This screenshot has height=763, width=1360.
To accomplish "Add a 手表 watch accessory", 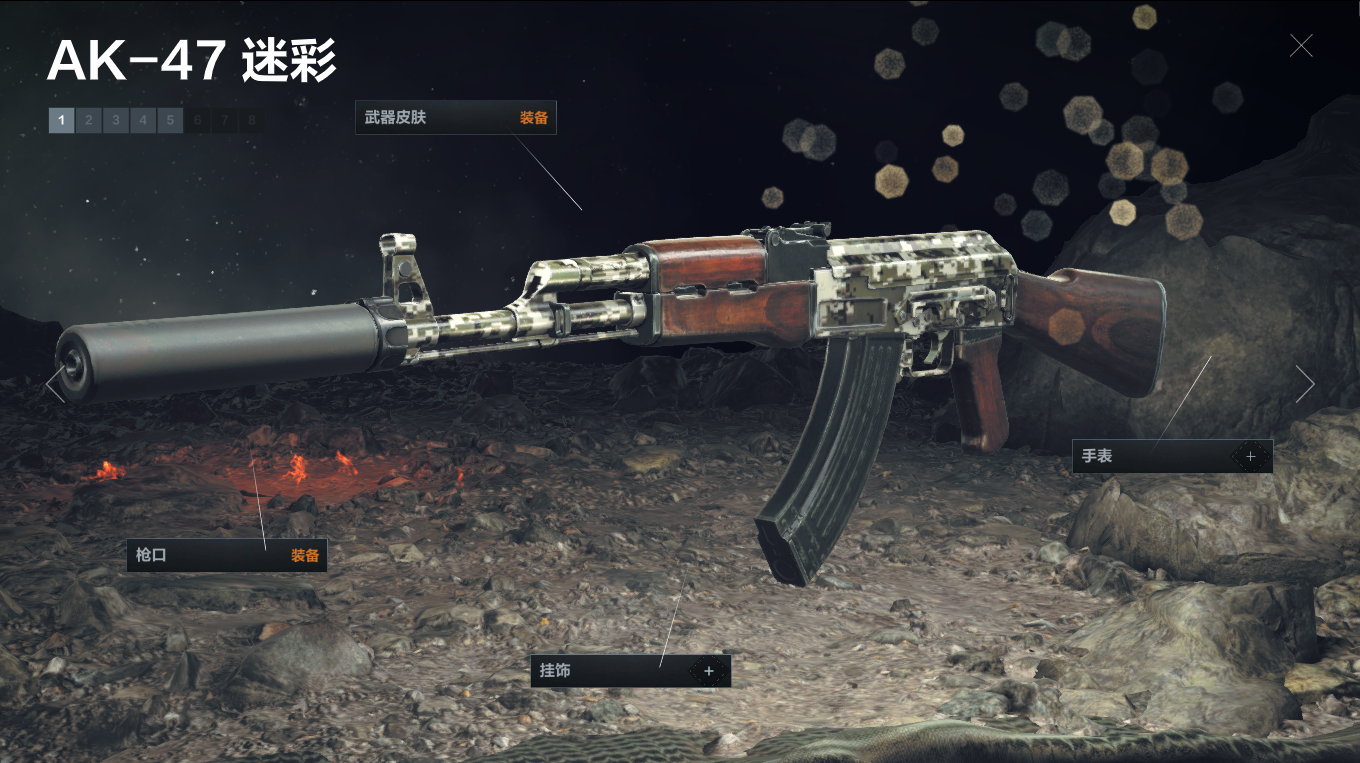I will [x=1250, y=456].
